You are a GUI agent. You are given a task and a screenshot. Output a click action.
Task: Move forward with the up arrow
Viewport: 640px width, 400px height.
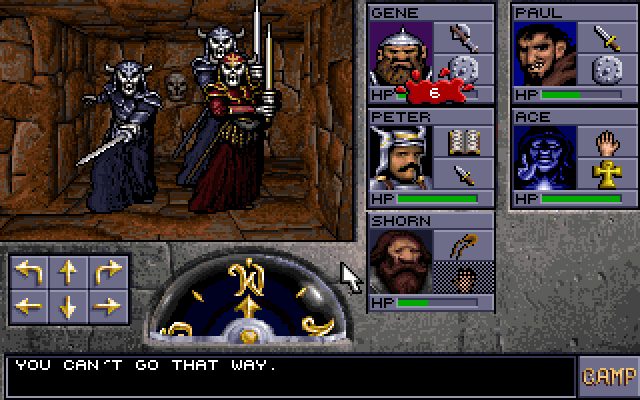tap(67, 272)
